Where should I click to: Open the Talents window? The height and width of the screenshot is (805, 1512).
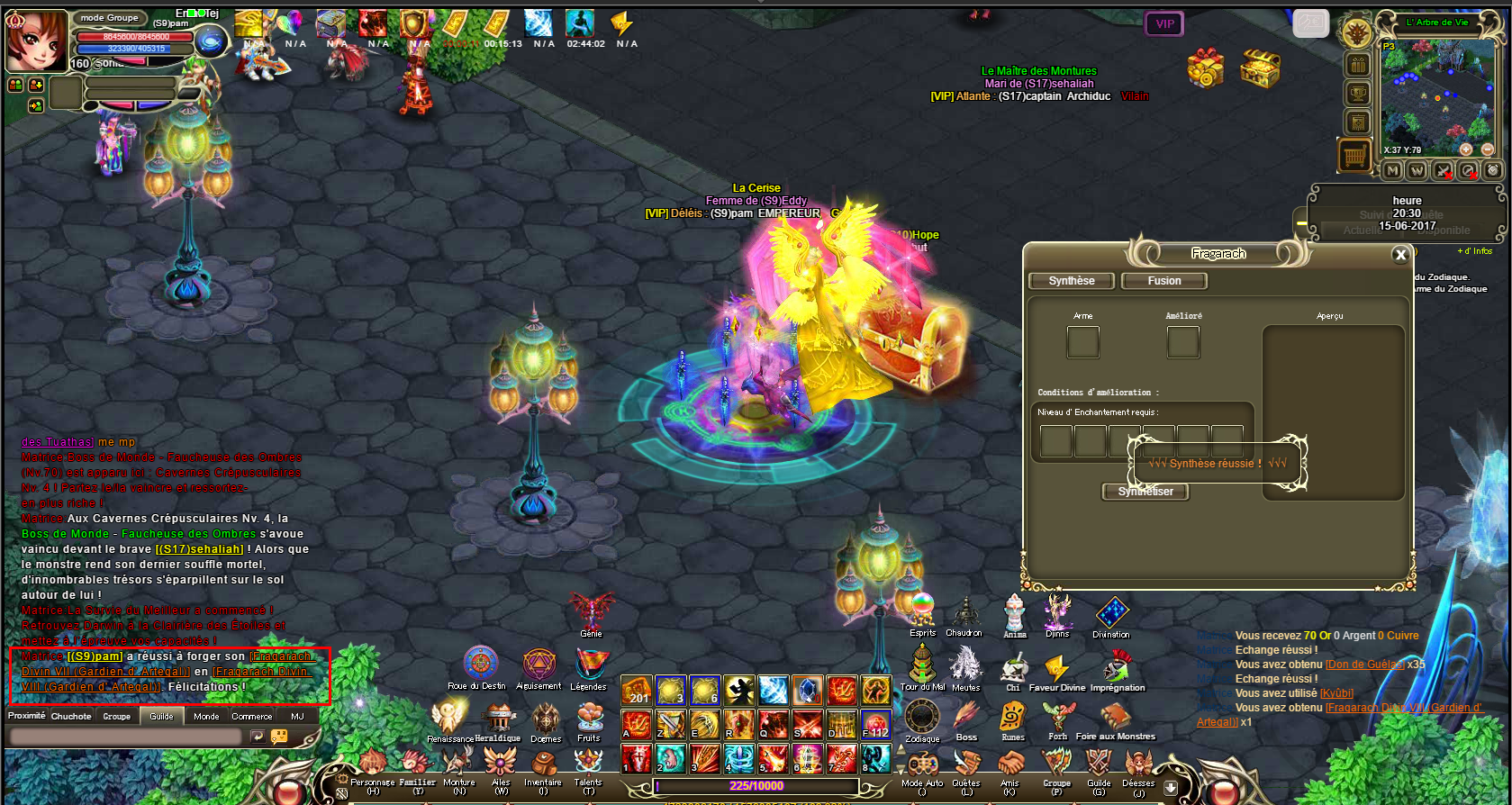588,766
